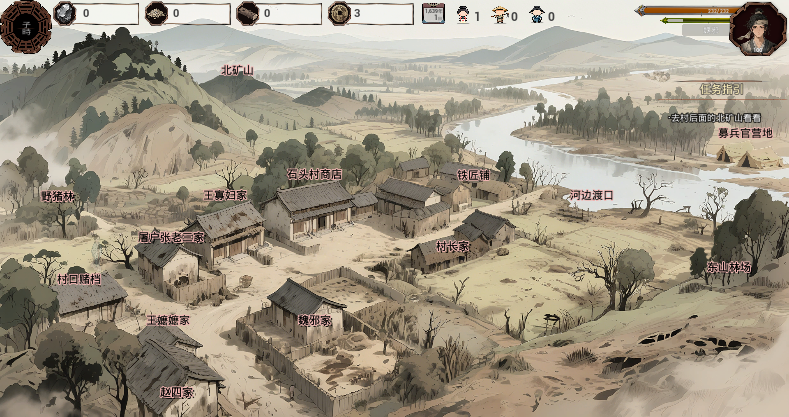The height and width of the screenshot is (417, 789).
Task: Visit 王寡妇家
Action: point(225,195)
